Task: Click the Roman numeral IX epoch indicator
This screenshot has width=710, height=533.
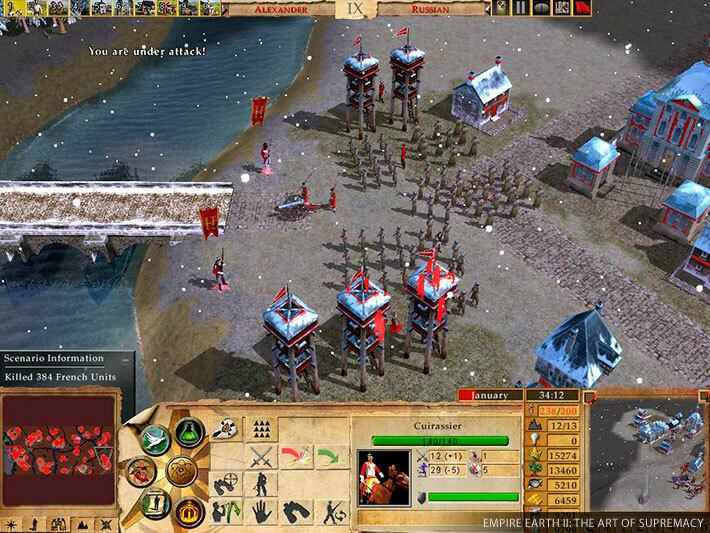Action: 354,8
